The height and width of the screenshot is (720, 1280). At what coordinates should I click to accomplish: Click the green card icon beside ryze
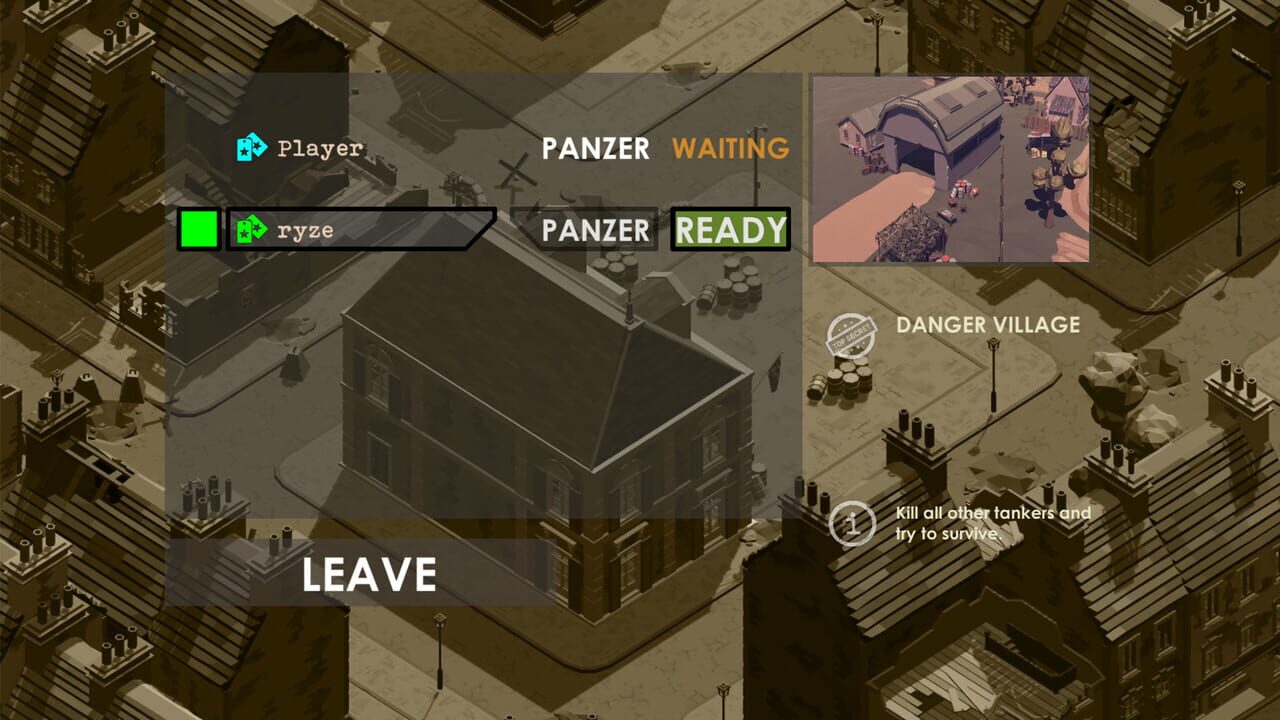point(249,230)
